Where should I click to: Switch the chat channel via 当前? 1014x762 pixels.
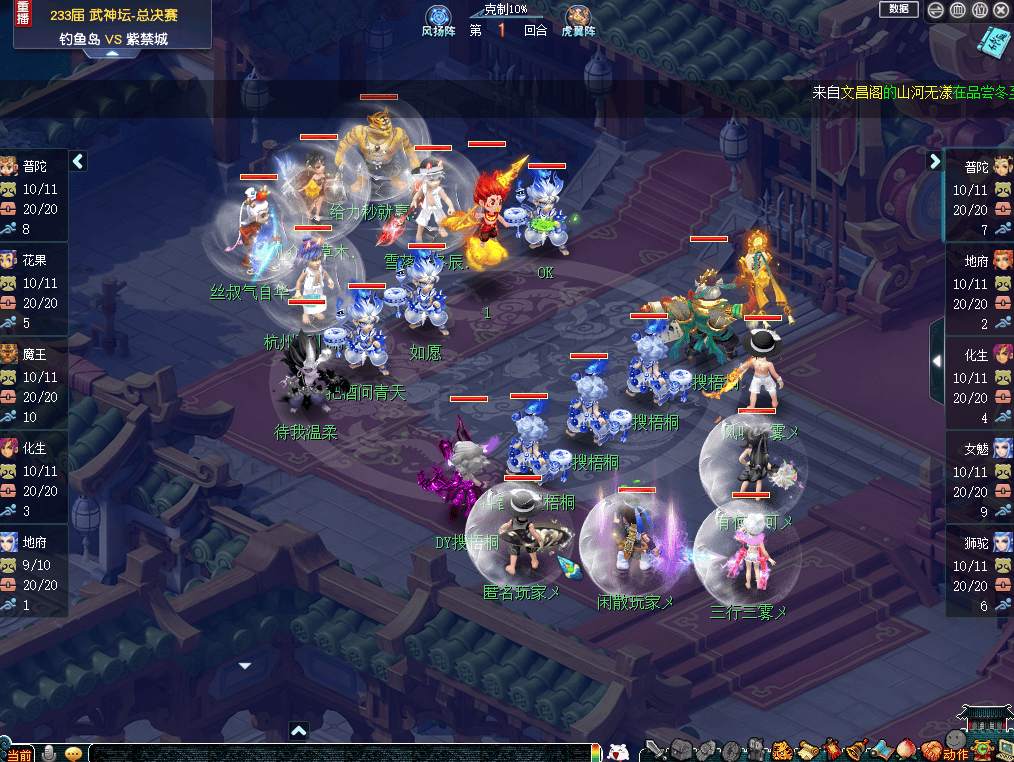19,754
